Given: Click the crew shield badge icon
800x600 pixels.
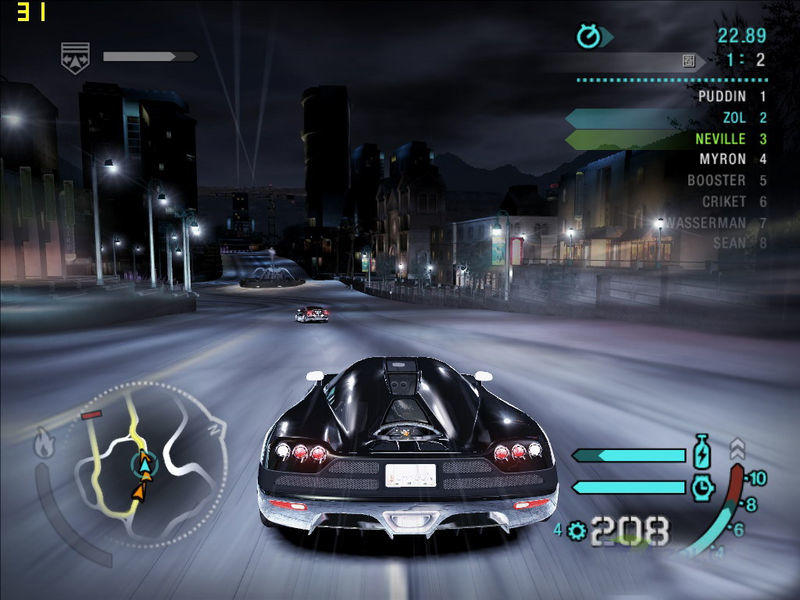Looking at the screenshot, I should point(72,56).
